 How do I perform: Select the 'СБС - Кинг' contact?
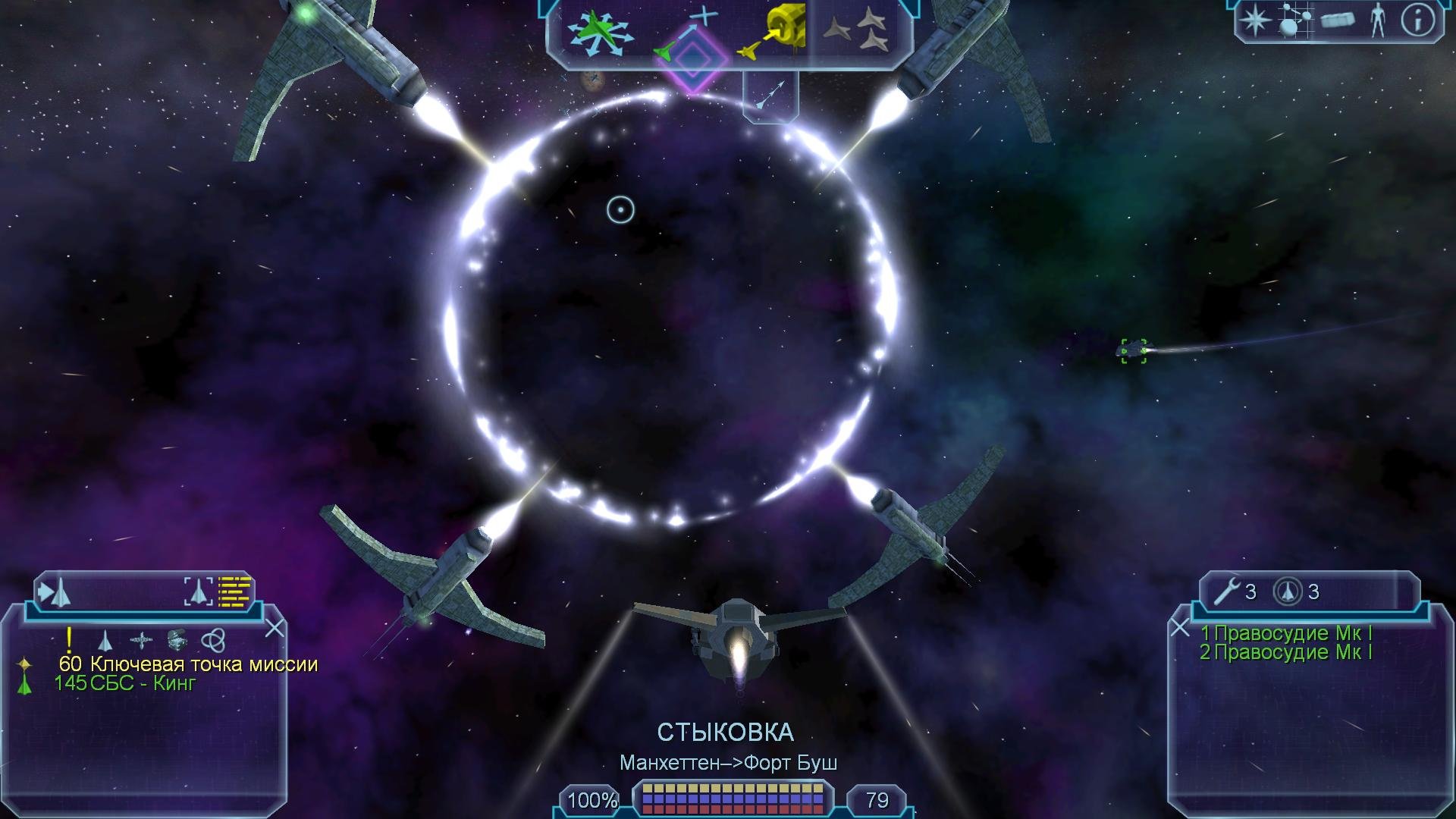click(x=142, y=683)
